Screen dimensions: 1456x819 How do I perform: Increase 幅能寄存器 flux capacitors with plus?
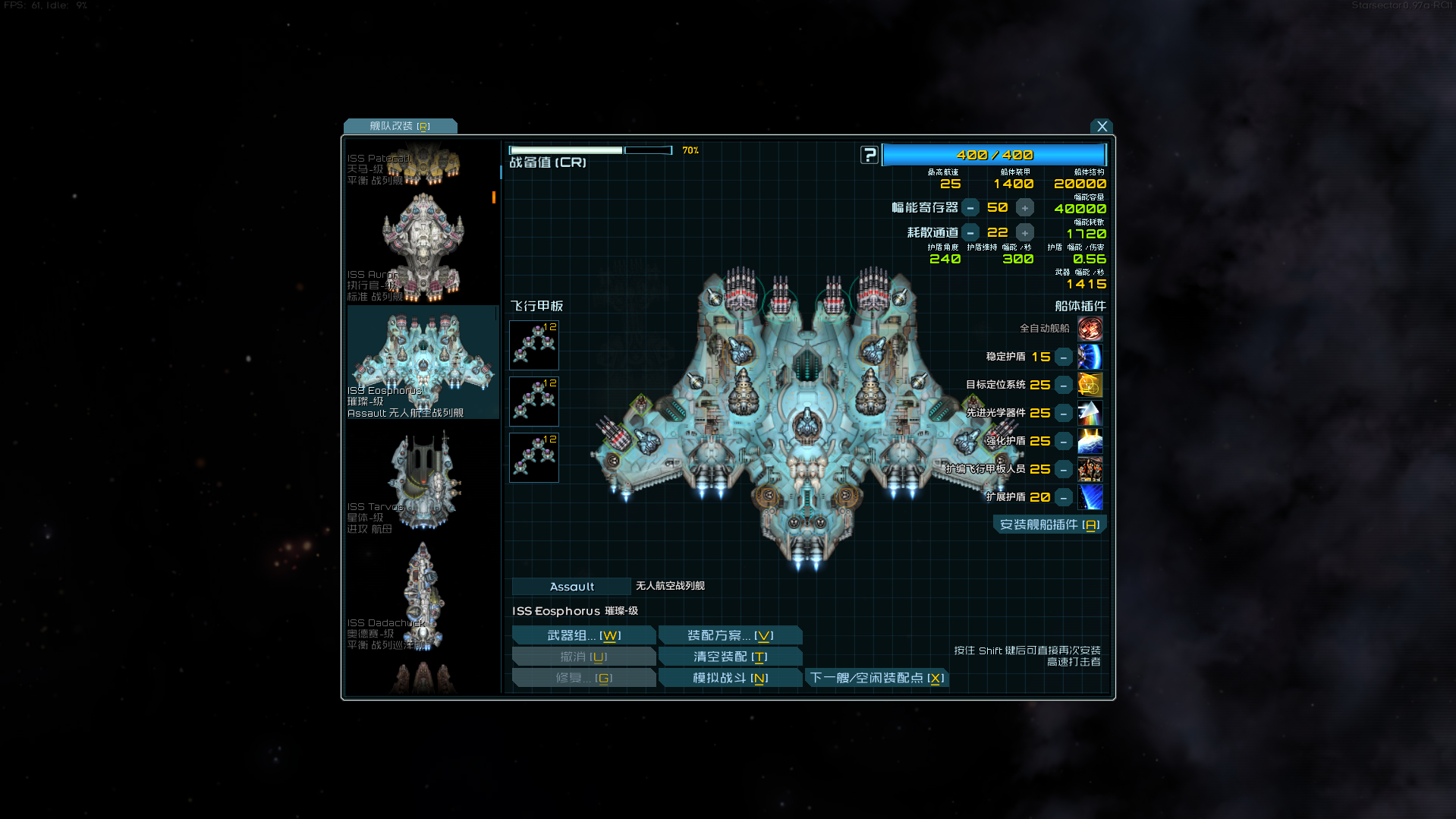pos(1024,208)
